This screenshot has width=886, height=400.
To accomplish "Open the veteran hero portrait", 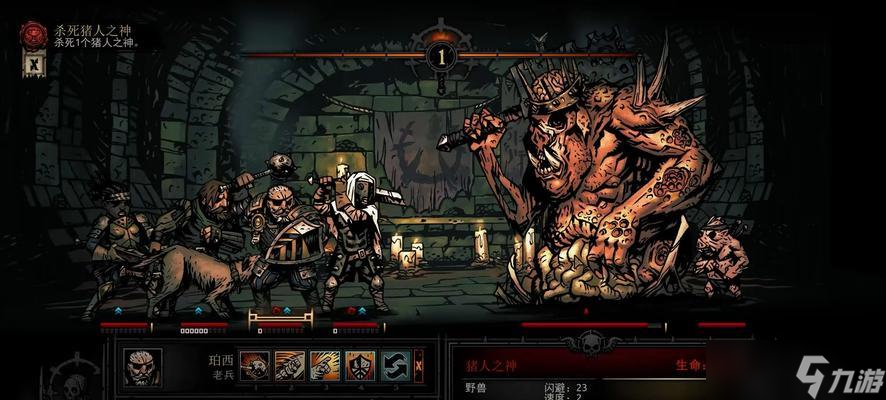I will click(143, 367).
